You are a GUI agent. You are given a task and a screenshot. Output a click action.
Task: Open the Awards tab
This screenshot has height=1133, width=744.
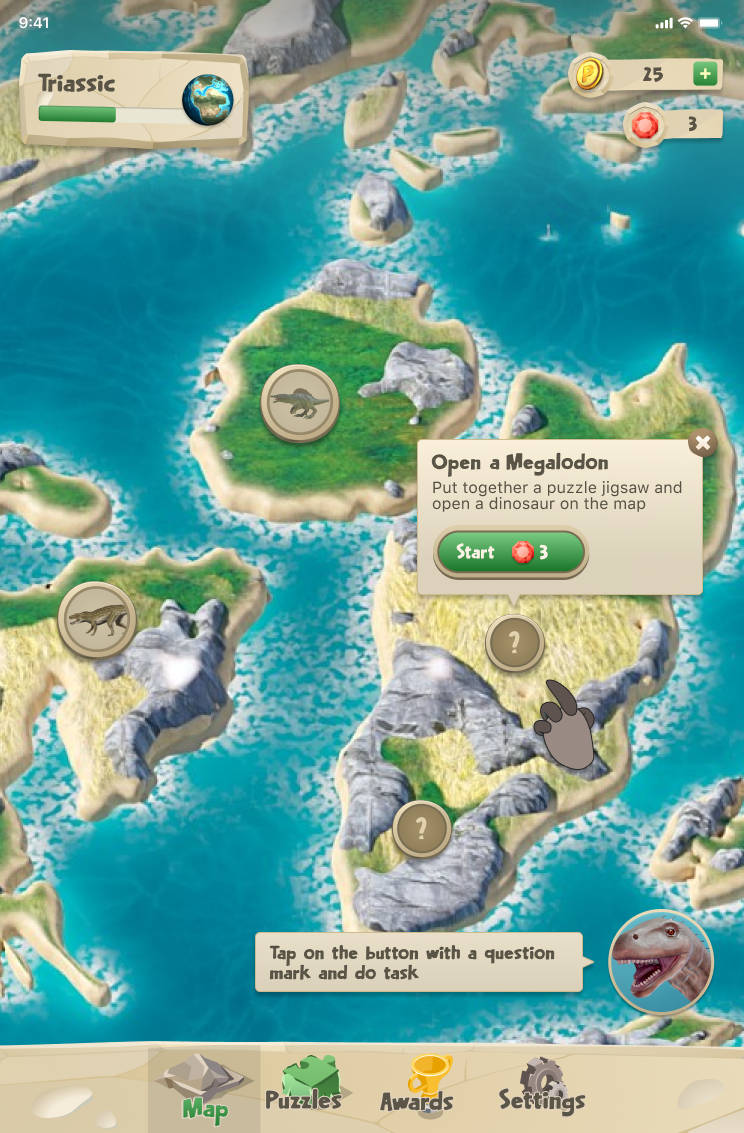tap(417, 1087)
